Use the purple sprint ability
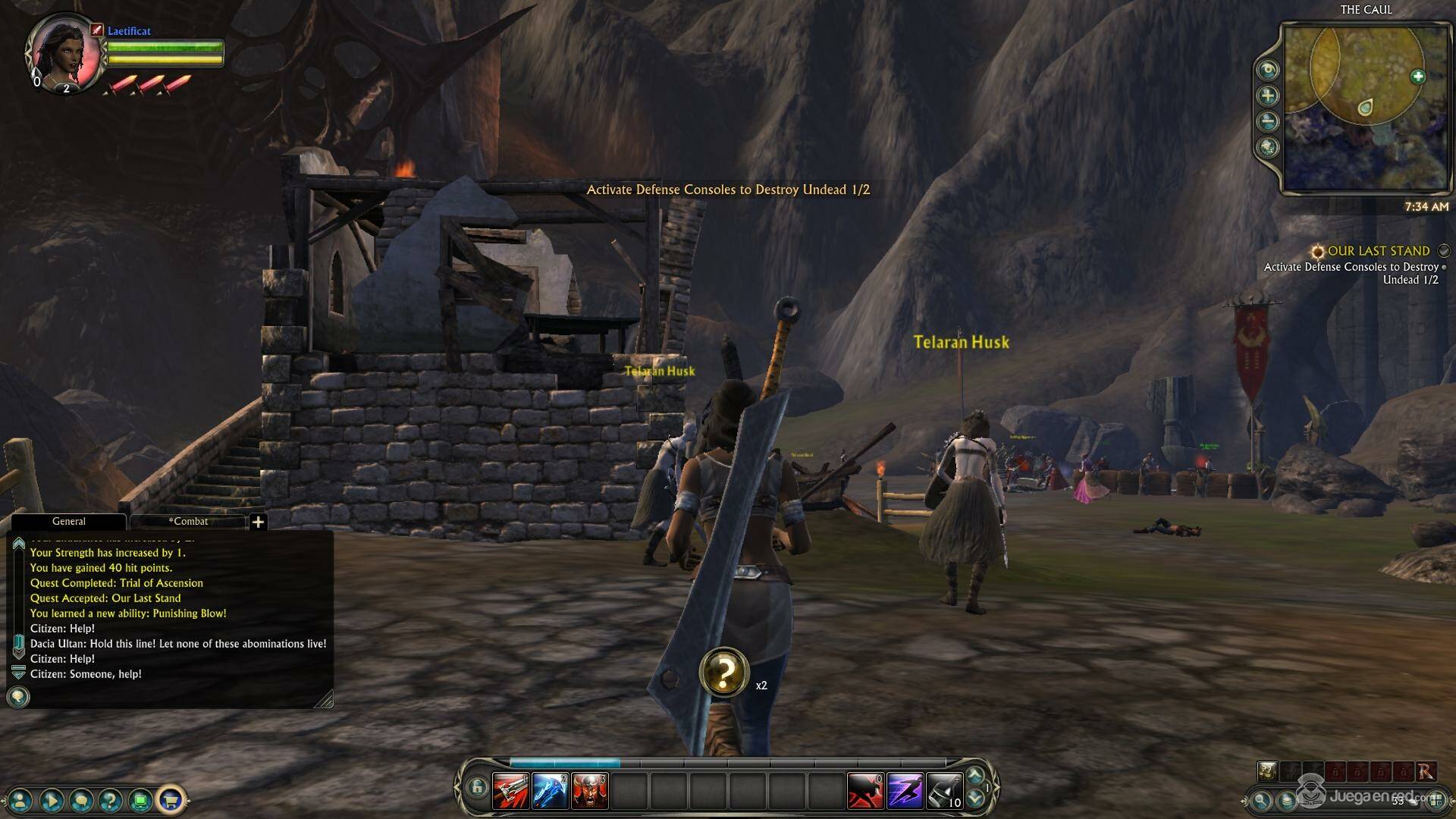Screen dimensions: 1456x819 (x=905, y=791)
